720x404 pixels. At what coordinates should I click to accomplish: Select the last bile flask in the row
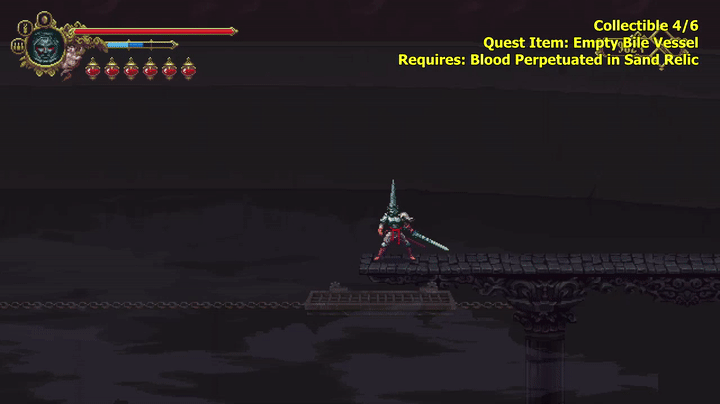[x=188, y=69]
